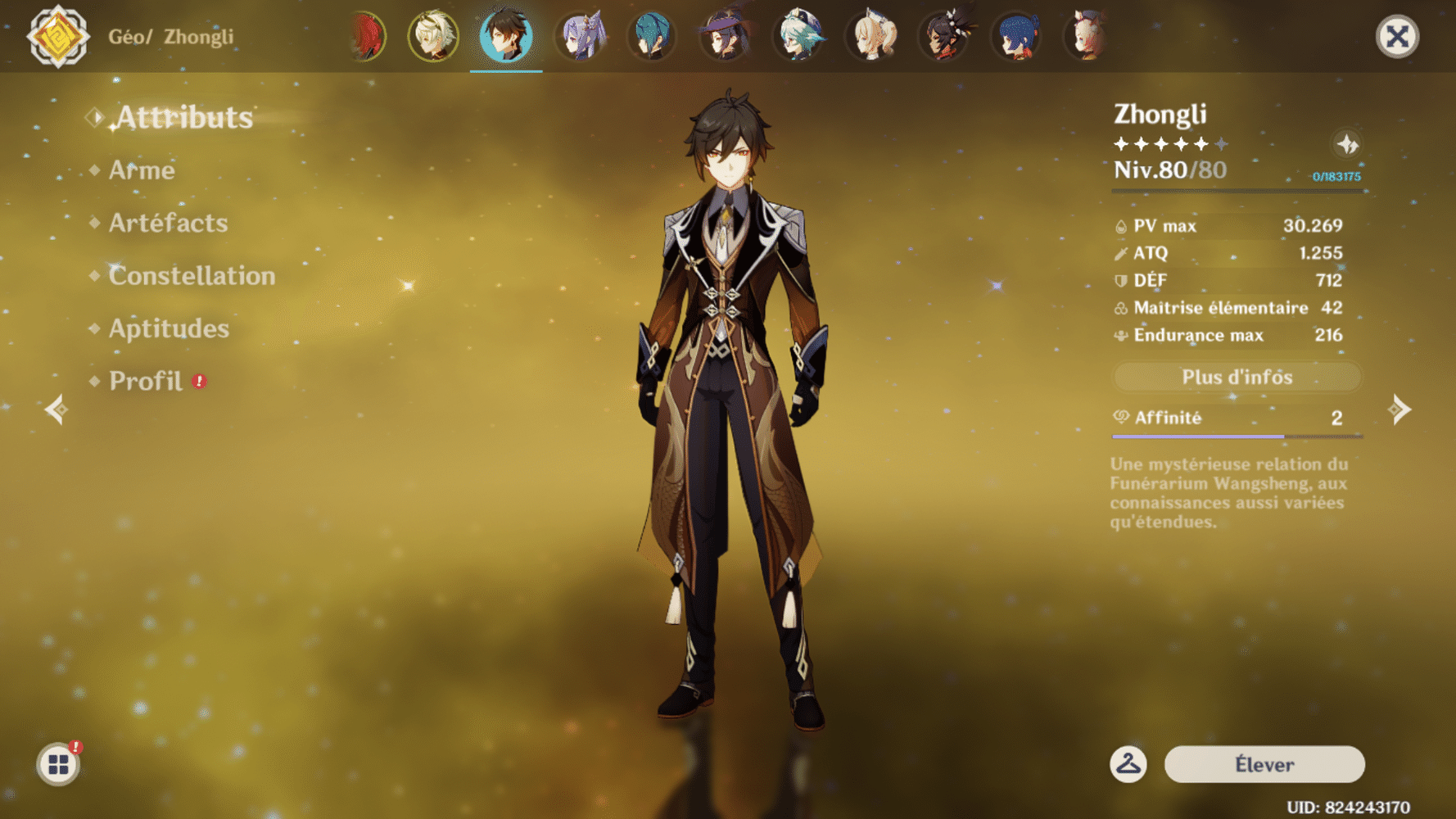Switch to the Arme section
Screen dimensions: 1456x819
pos(141,170)
